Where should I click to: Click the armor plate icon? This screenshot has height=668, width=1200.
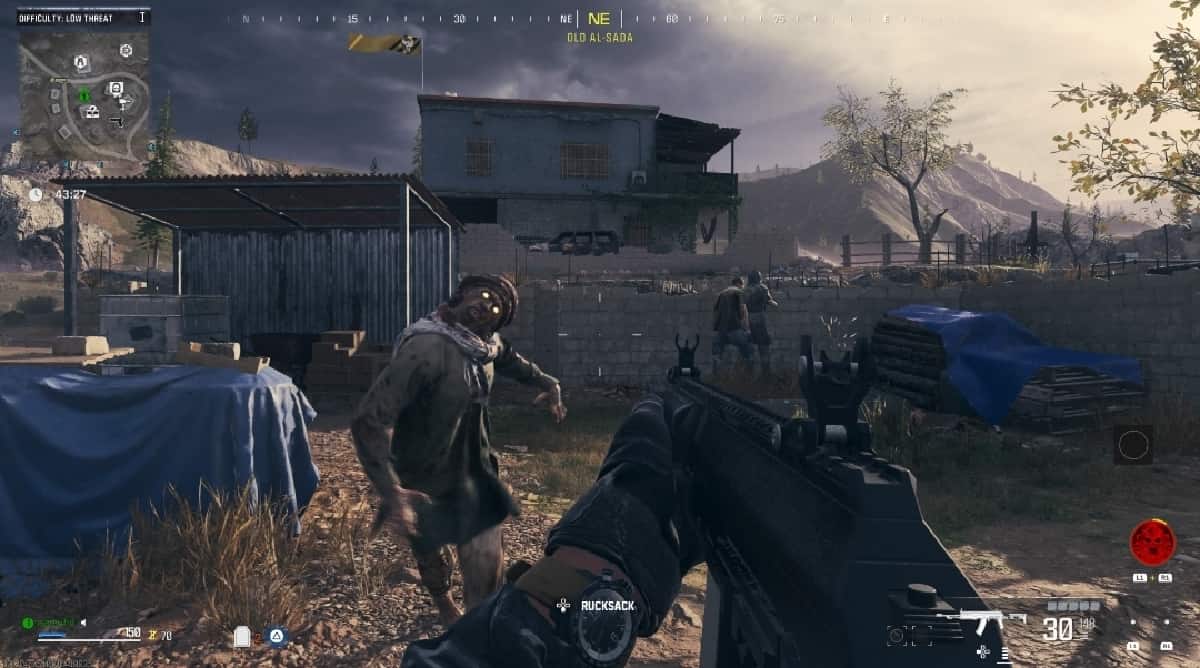[241, 636]
